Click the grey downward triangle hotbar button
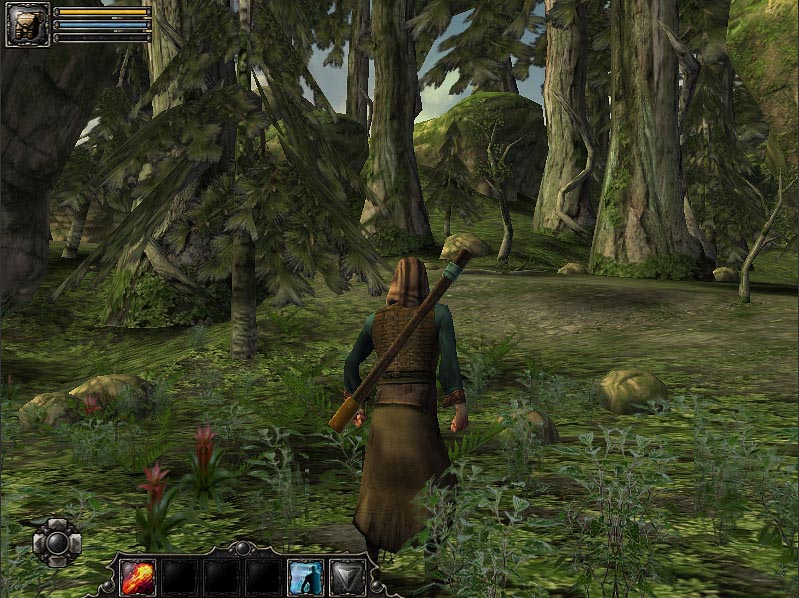Viewport: 799px width, 598px height. (x=348, y=577)
